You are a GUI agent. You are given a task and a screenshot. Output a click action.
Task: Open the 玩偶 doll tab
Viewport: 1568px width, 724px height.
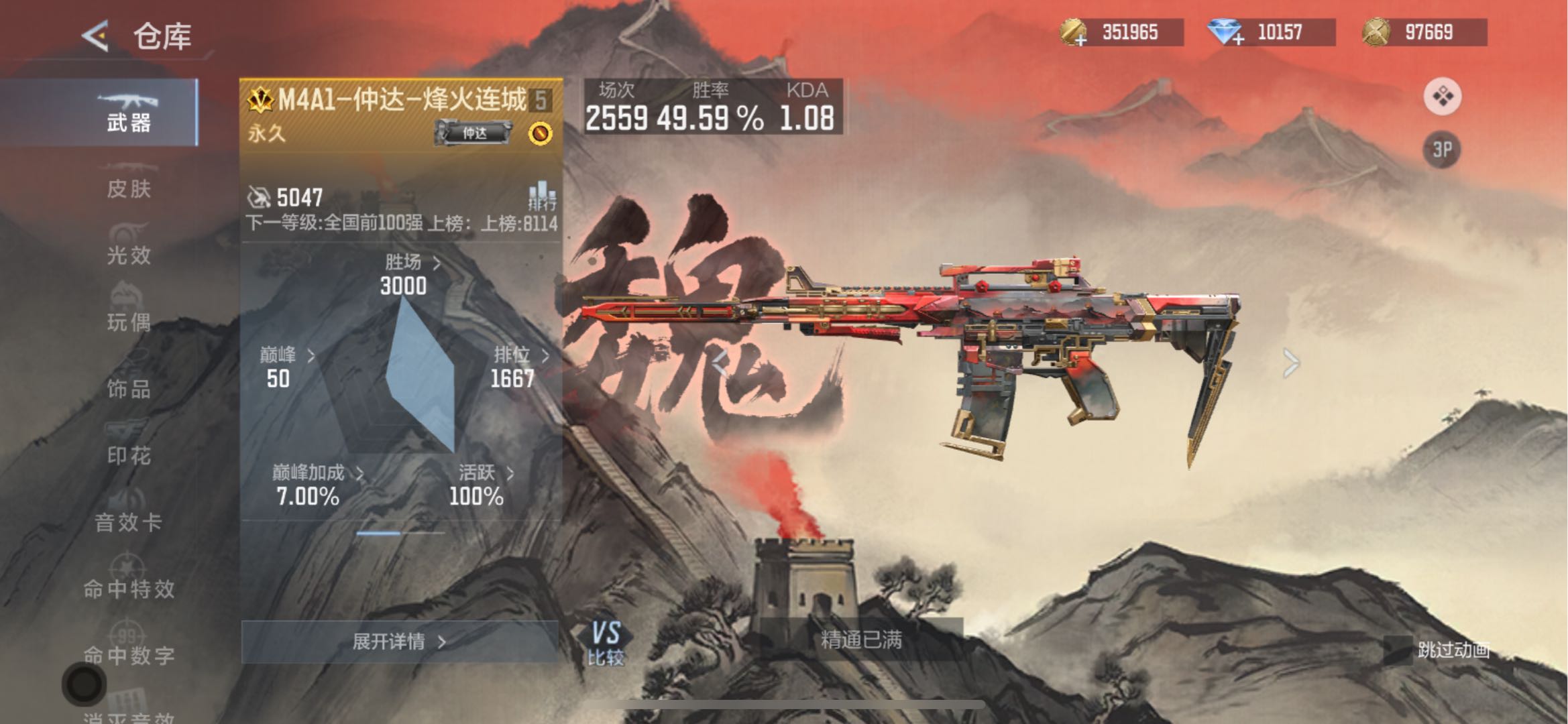click(x=128, y=315)
